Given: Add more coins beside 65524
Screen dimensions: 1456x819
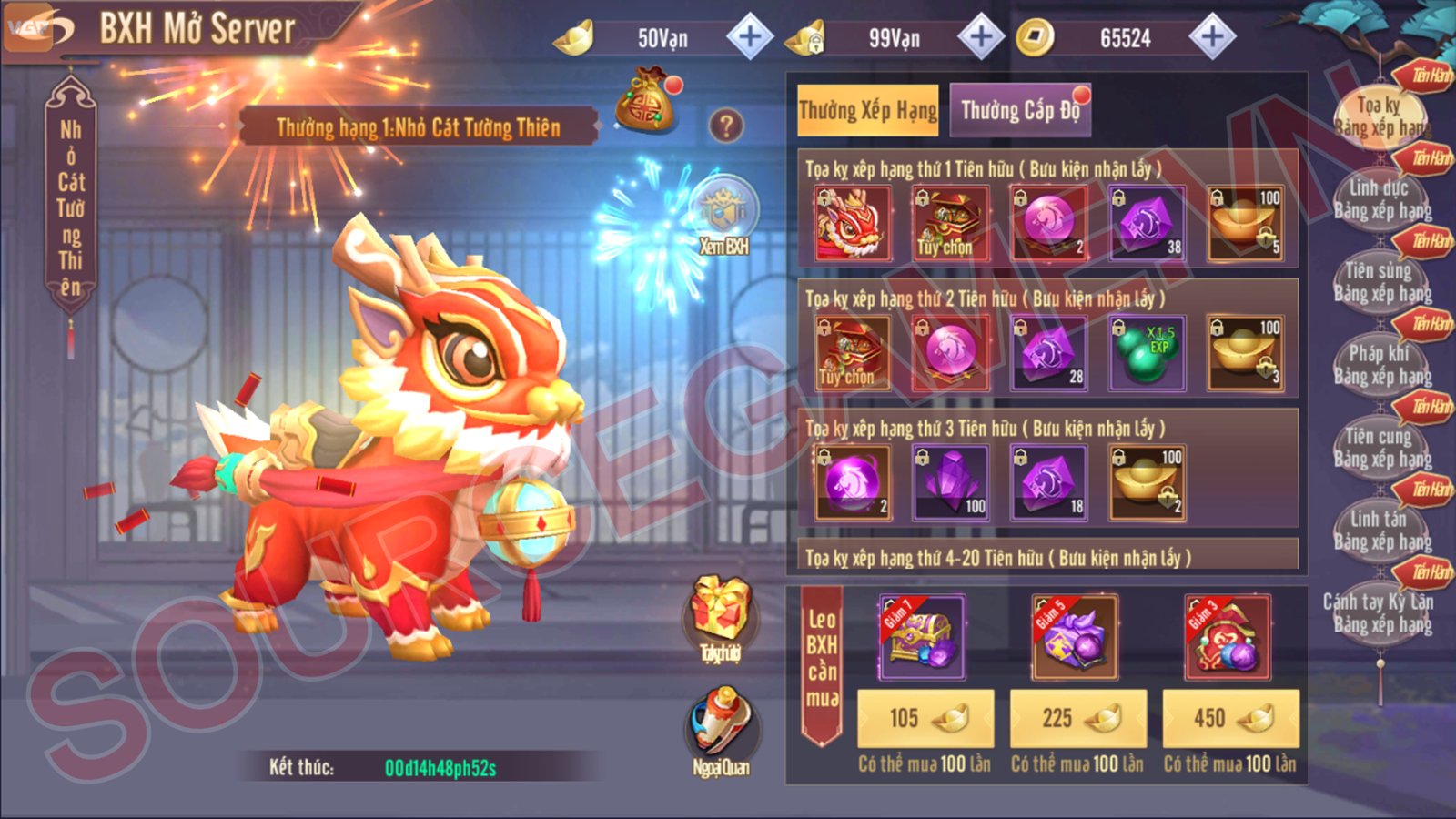Looking at the screenshot, I should point(1212,37).
